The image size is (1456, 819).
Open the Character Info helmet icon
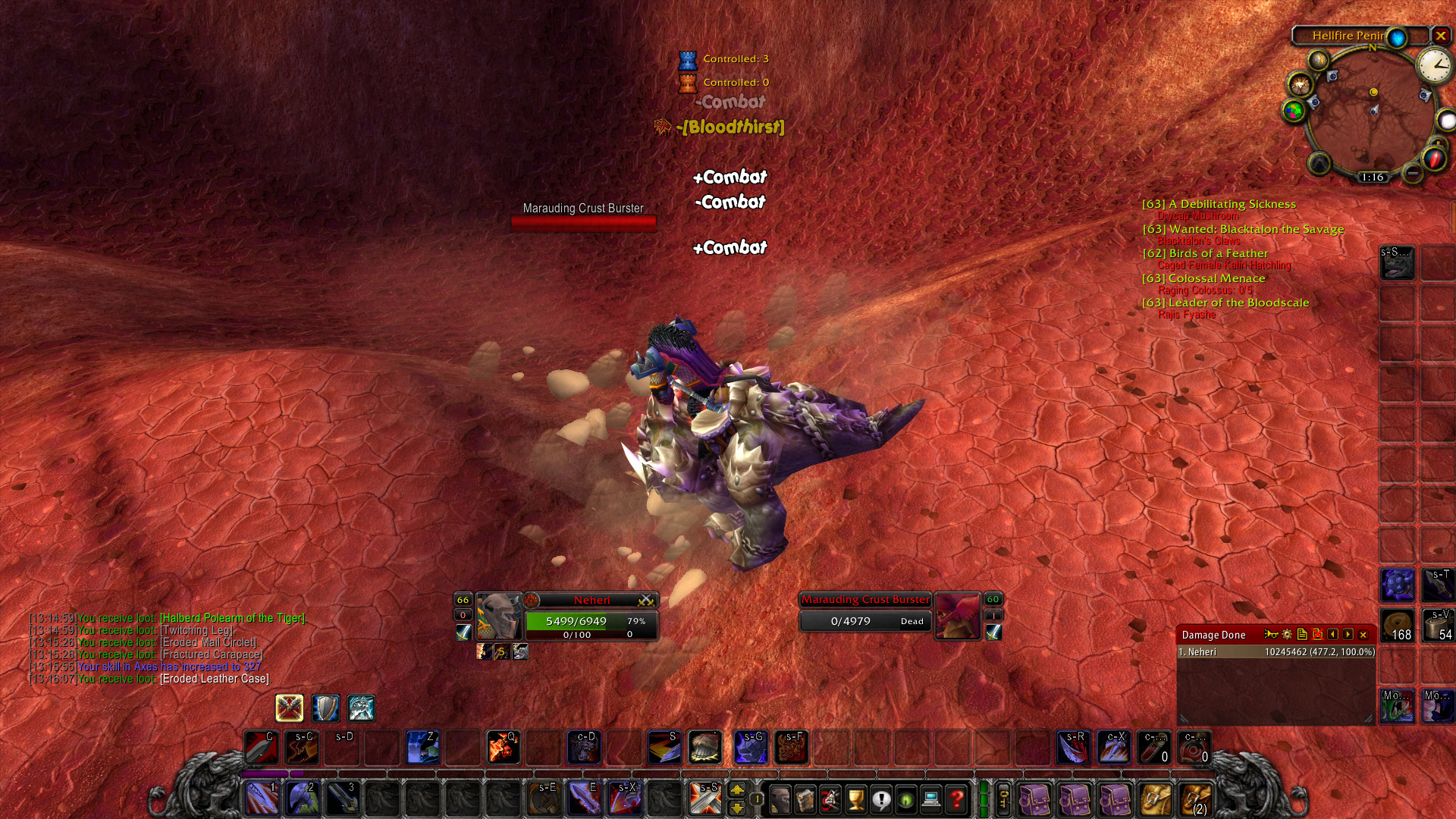coord(780,800)
